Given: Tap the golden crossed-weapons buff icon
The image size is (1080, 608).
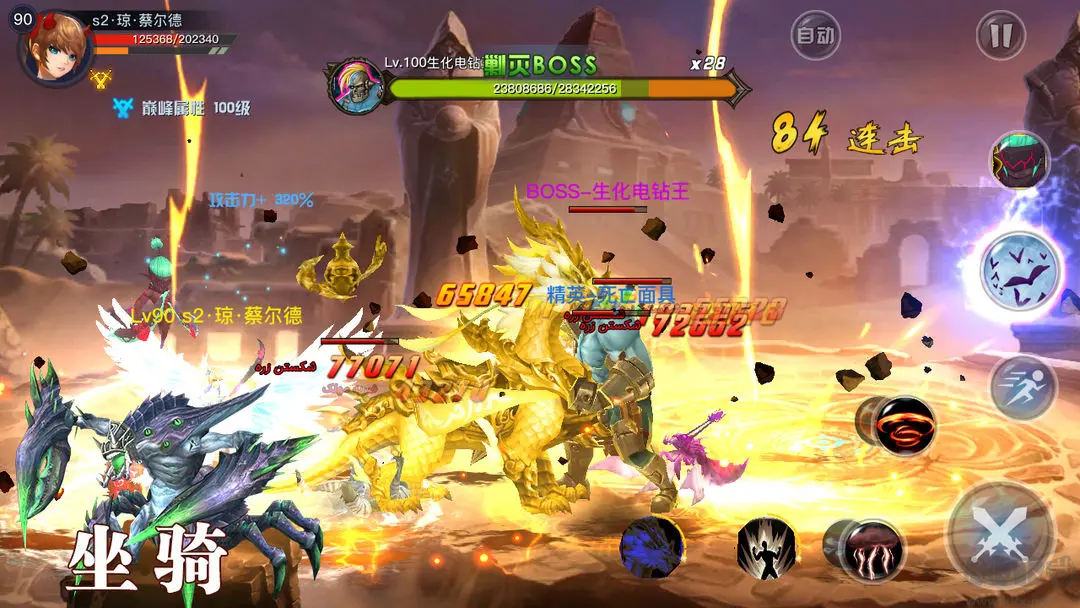Looking at the screenshot, I should [100, 76].
